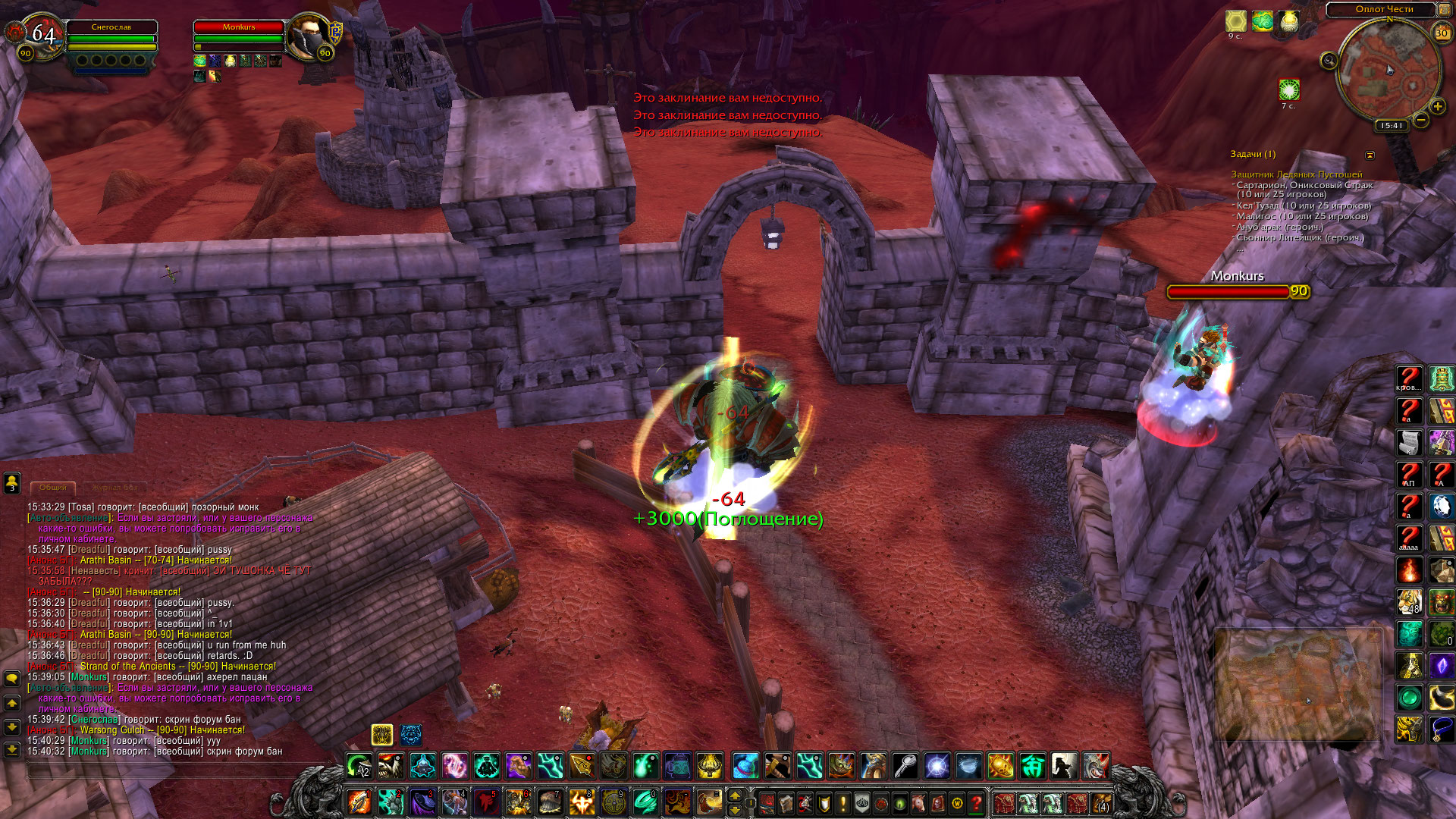The width and height of the screenshot is (1456, 819).
Task: Collapse the Задачи objectives tracker
Action: click(1370, 155)
